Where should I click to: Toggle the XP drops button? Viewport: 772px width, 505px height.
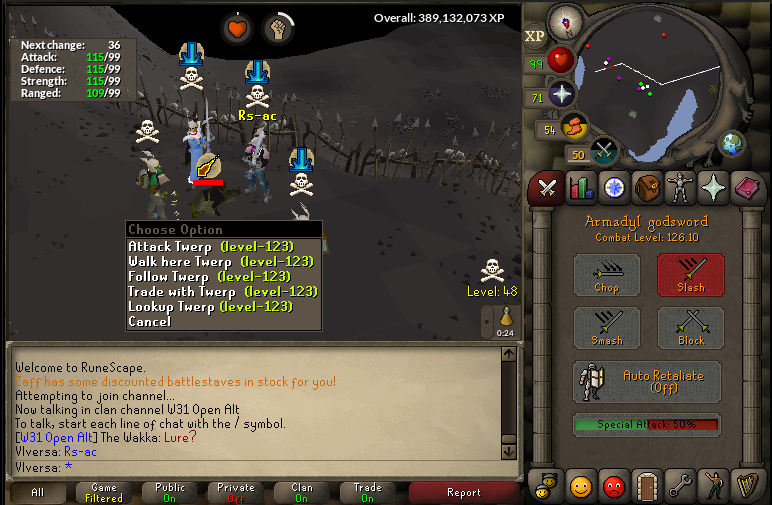tap(535, 36)
